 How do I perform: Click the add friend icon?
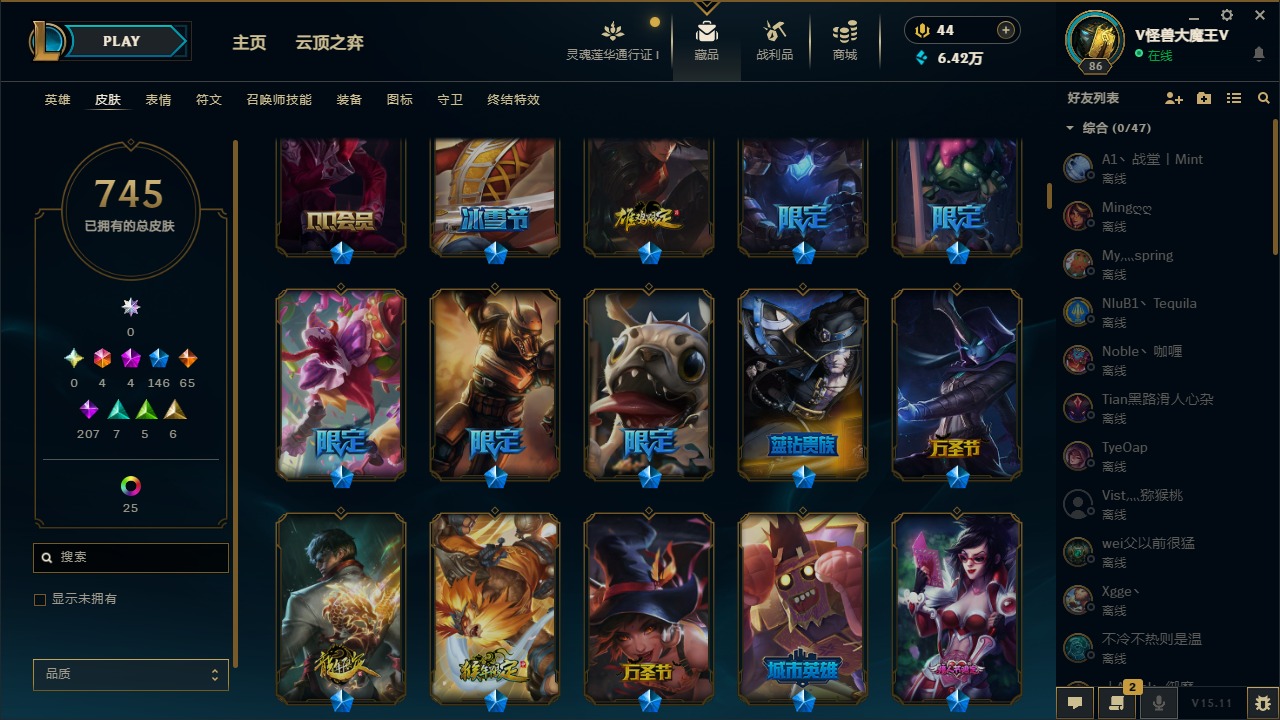tap(1174, 97)
